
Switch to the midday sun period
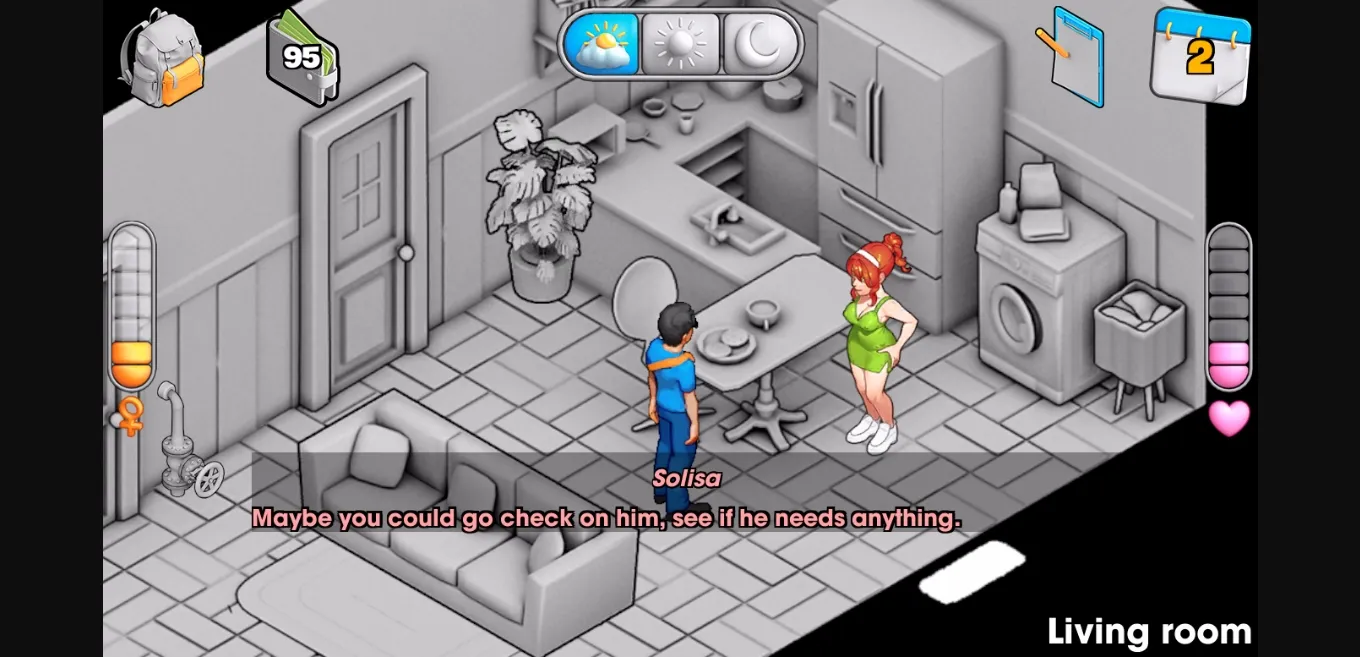point(680,45)
